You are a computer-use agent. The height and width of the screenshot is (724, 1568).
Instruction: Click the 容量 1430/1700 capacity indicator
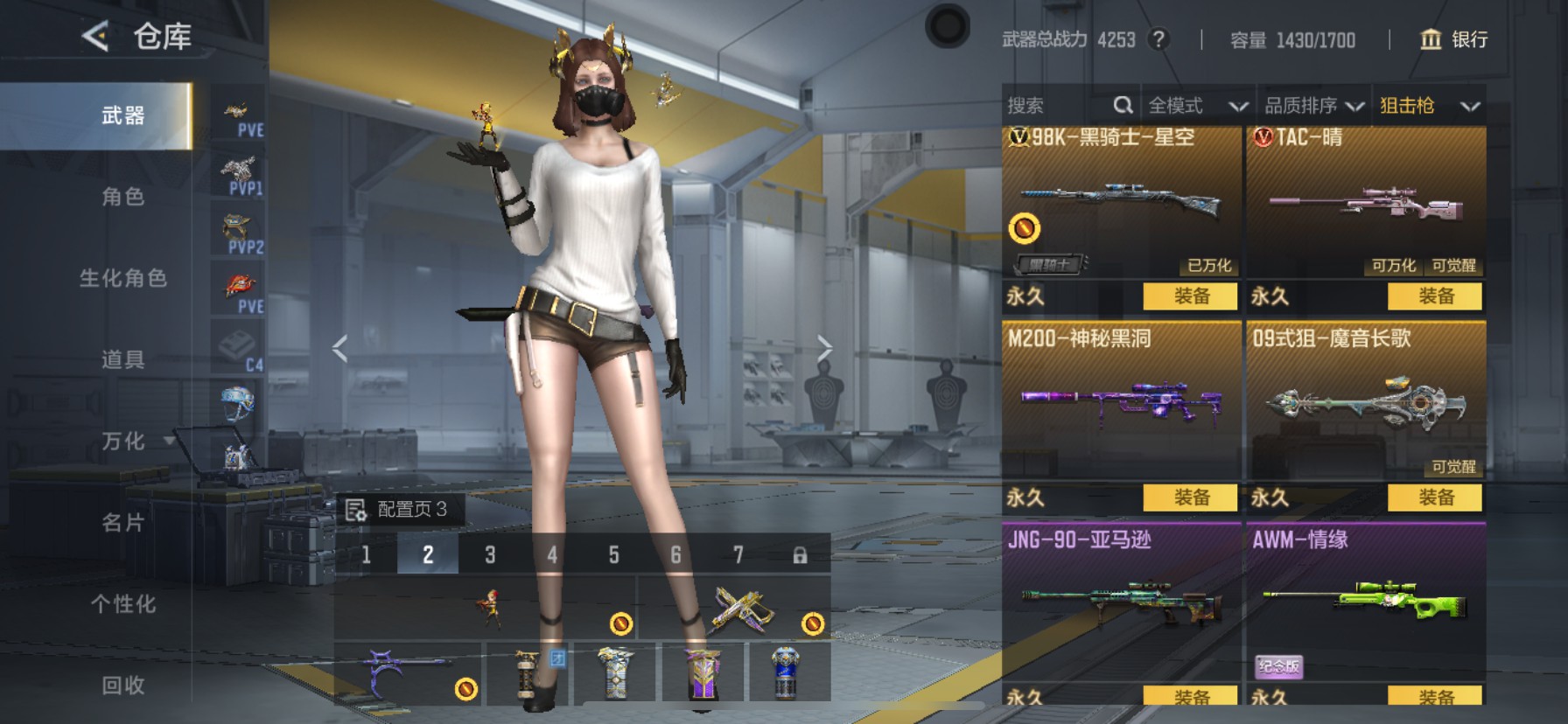[x=1292, y=39]
